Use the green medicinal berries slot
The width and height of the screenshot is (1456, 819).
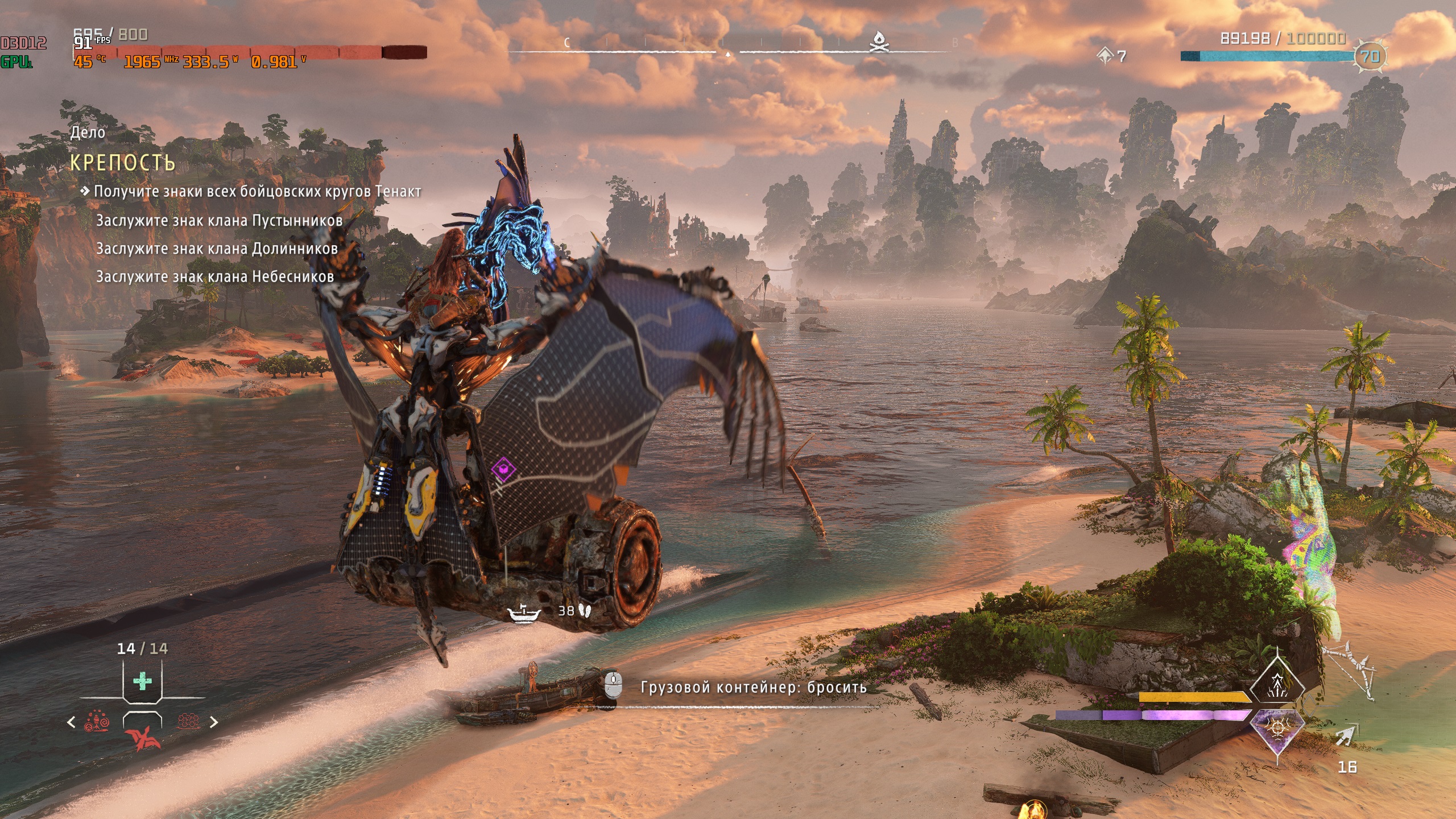(x=142, y=680)
